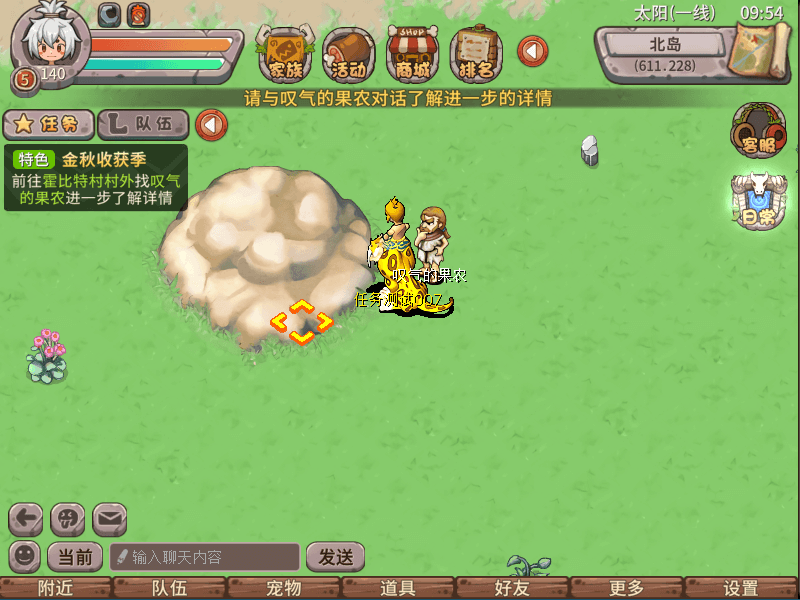Image resolution: width=800 pixels, height=600 pixels.
Task: Send the chat message with 发送
Action: [x=335, y=556]
